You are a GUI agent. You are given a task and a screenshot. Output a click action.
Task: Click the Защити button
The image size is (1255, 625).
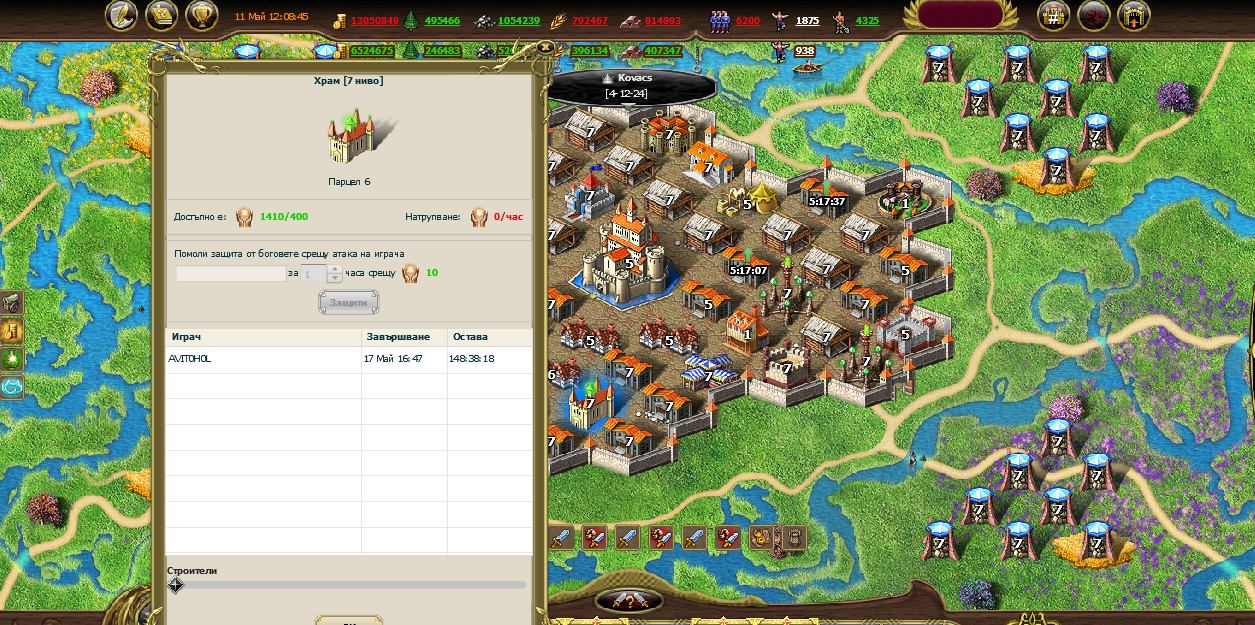pyautogui.click(x=348, y=302)
